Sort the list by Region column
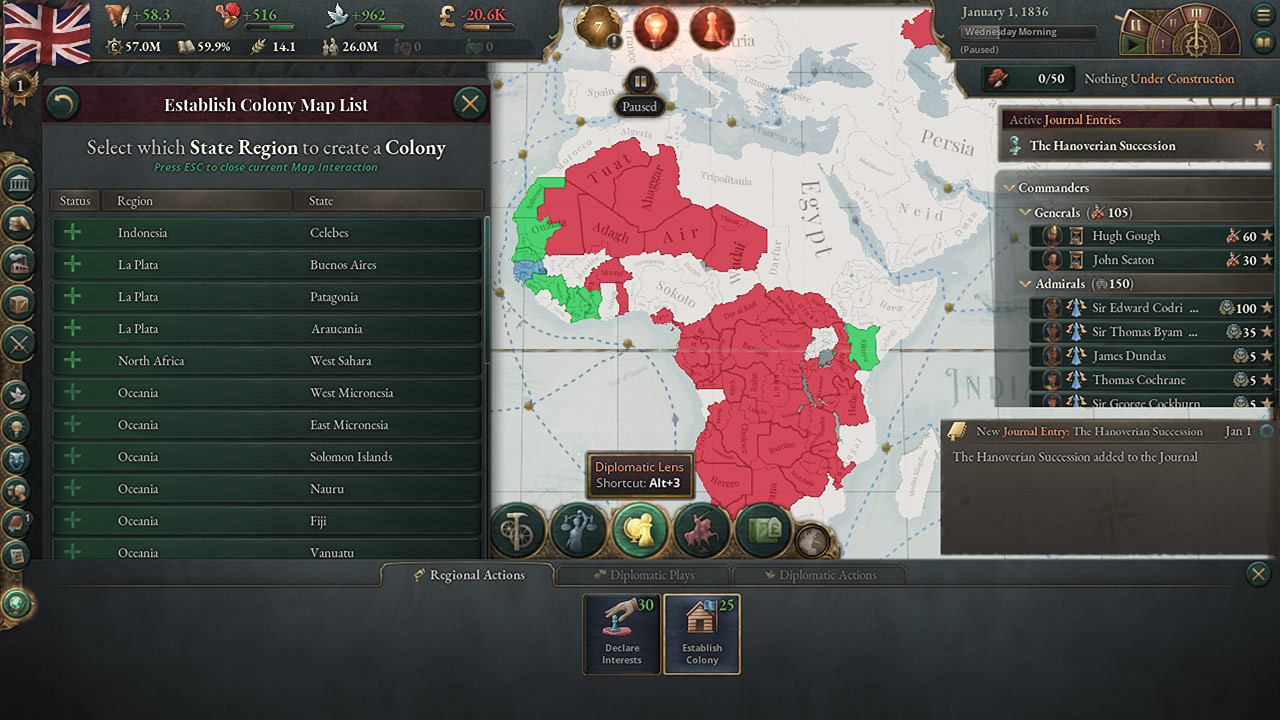Viewport: 1280px width, 720px height. click(x=196, y=201)
